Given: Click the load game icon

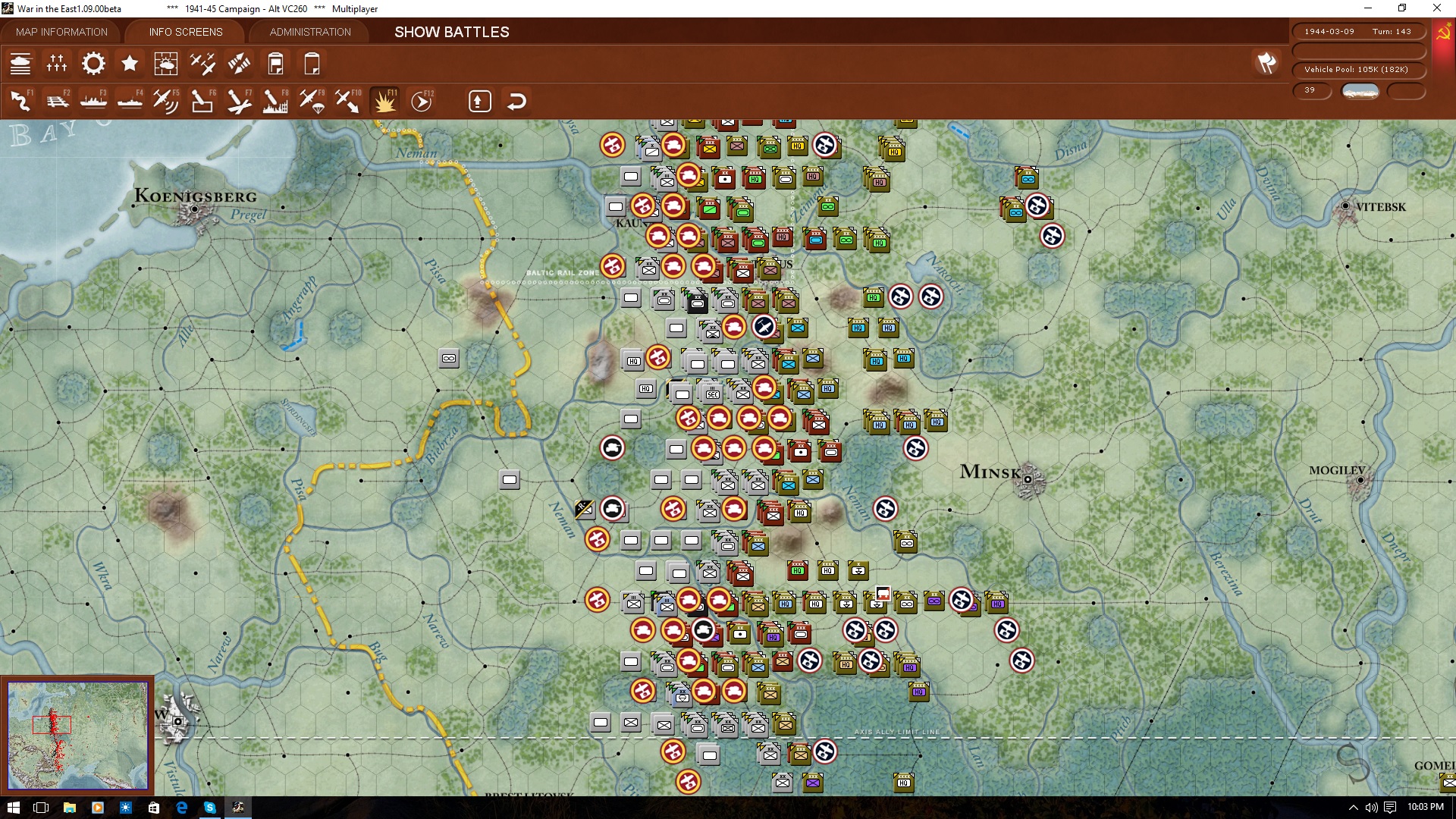Looking at the screenshot, I should pyautogui.click(x=312, y=64).
